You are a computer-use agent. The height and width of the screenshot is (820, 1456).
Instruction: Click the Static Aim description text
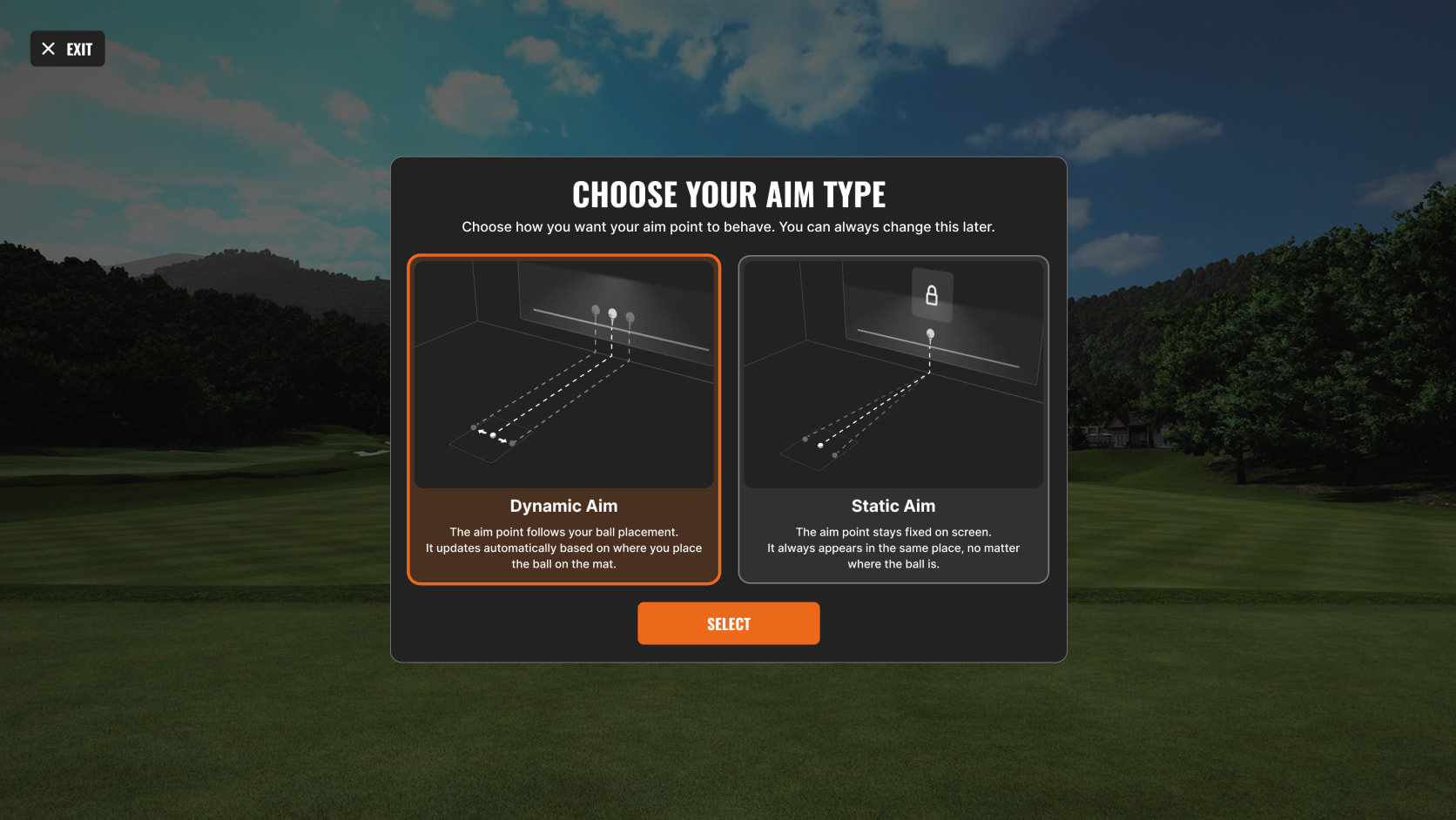point(893,548)
